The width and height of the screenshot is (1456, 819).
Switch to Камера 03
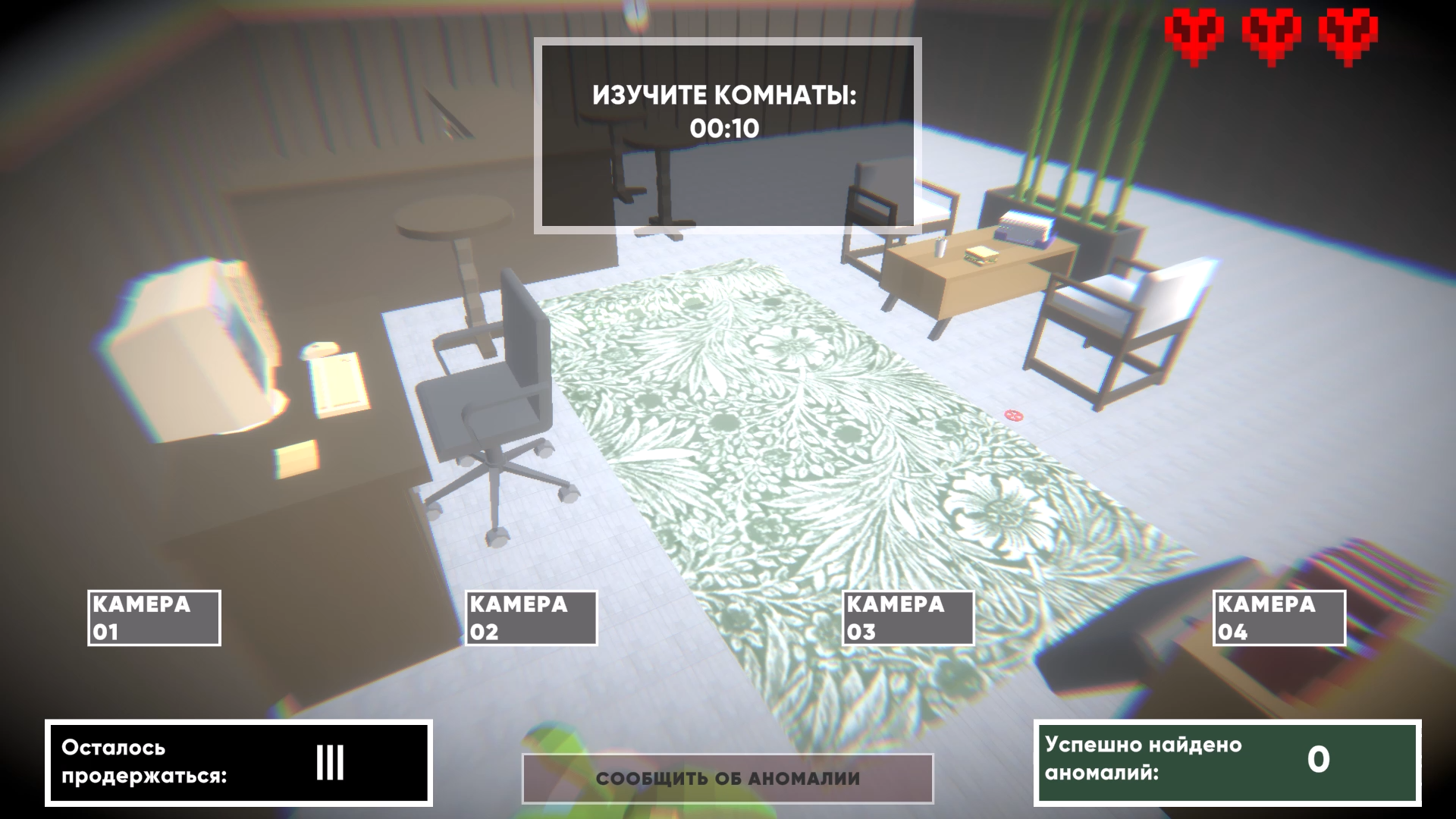(908, 617)
